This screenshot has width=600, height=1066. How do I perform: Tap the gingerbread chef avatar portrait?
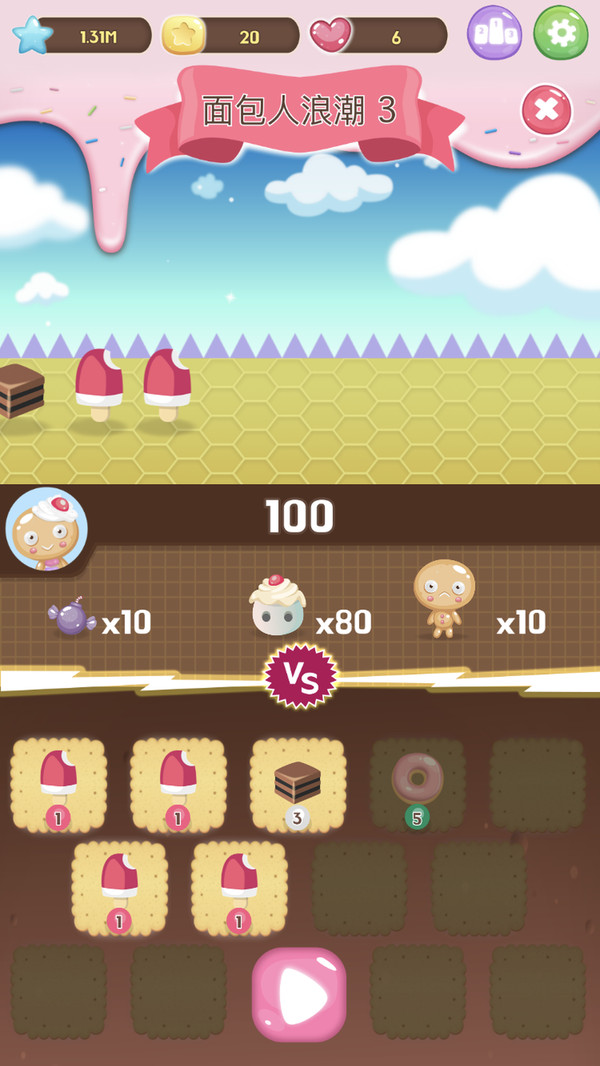47,529
